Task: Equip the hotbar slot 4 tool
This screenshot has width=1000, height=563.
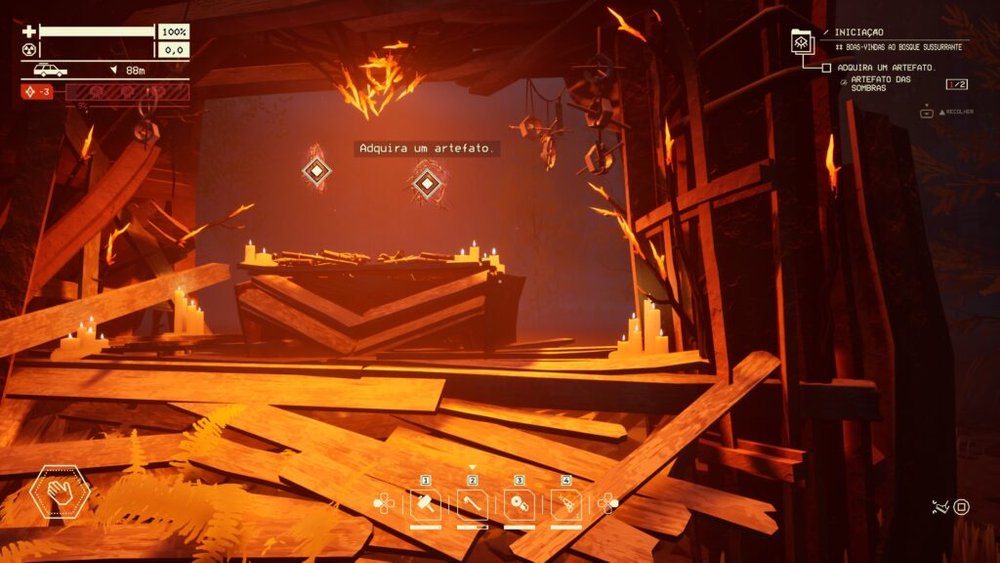Action: (x=566, y=504)
